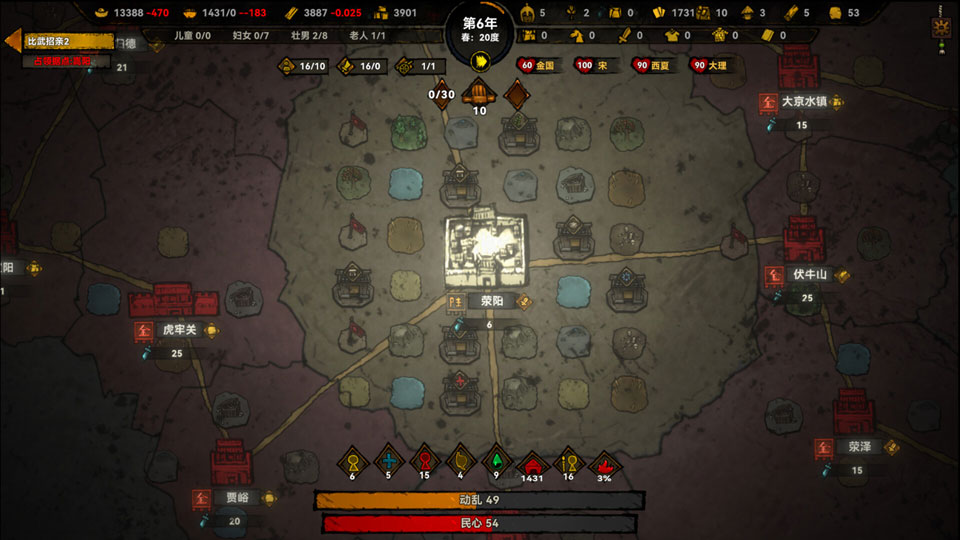
Task: Click the red fire diamond icon showing 3%
Action: coord(604,462)
